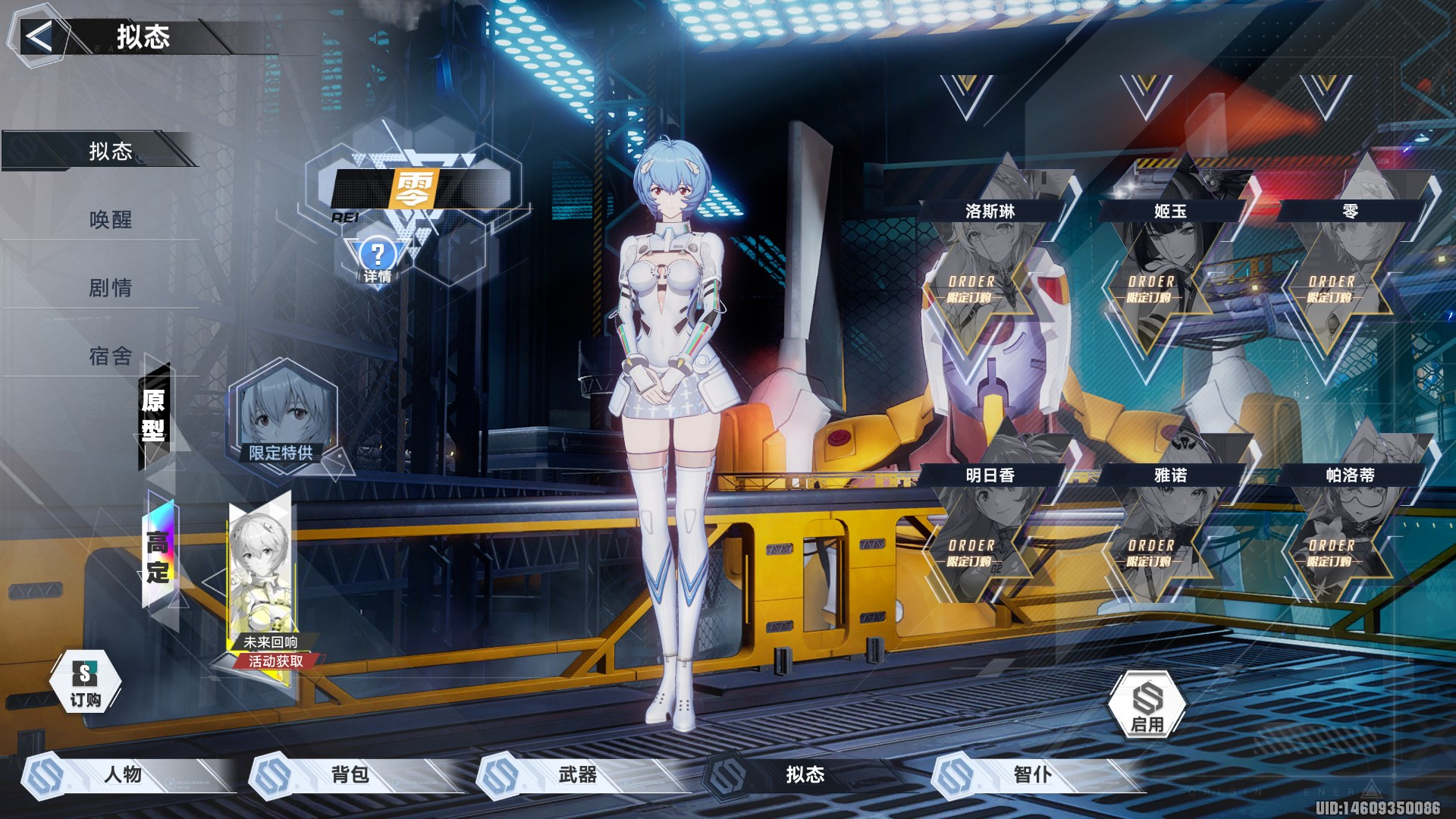This screenshot has height=819, width=1456.
Task: Open the 智仆 bottom tab
Action: click(1033, 775)
